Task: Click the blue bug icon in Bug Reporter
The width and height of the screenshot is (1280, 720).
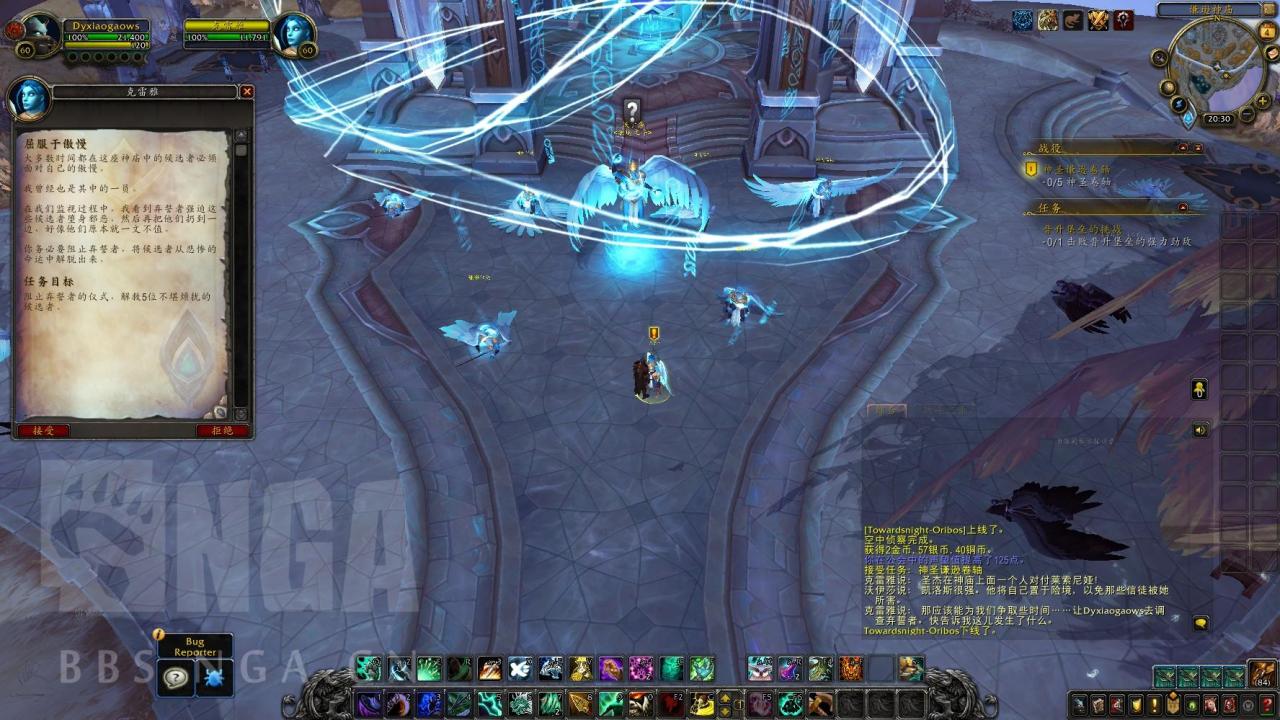Action: (x=214, y=678)
